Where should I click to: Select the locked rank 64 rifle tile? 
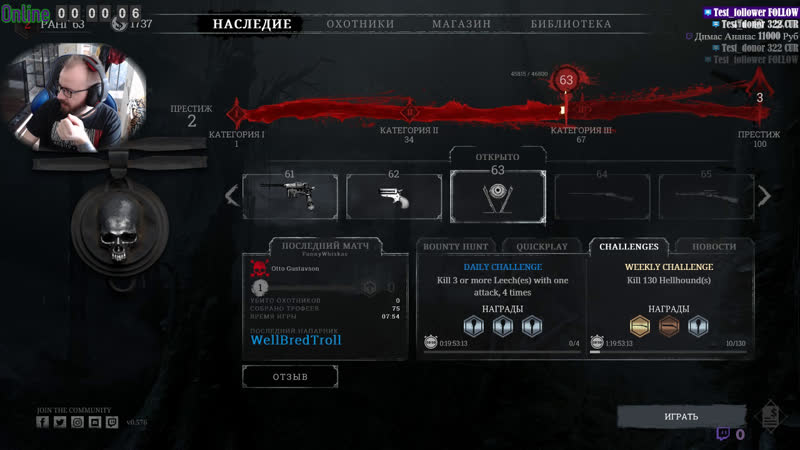click(x=602, y=196)
